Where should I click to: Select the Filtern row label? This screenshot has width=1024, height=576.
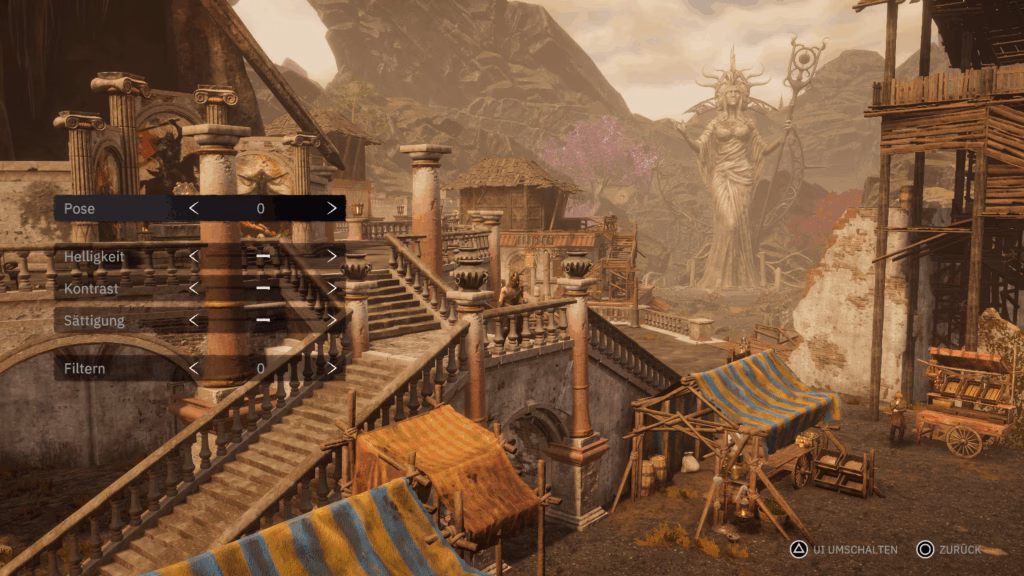84,369
